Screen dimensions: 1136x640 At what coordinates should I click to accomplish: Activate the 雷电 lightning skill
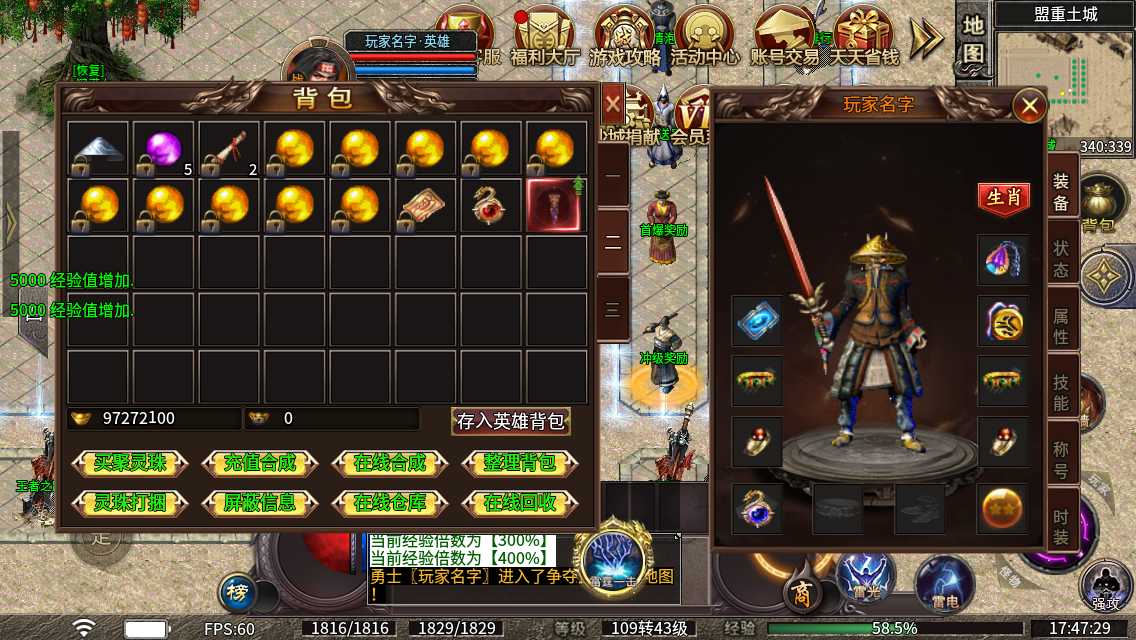pyautogui.click(x=945, y=584)
